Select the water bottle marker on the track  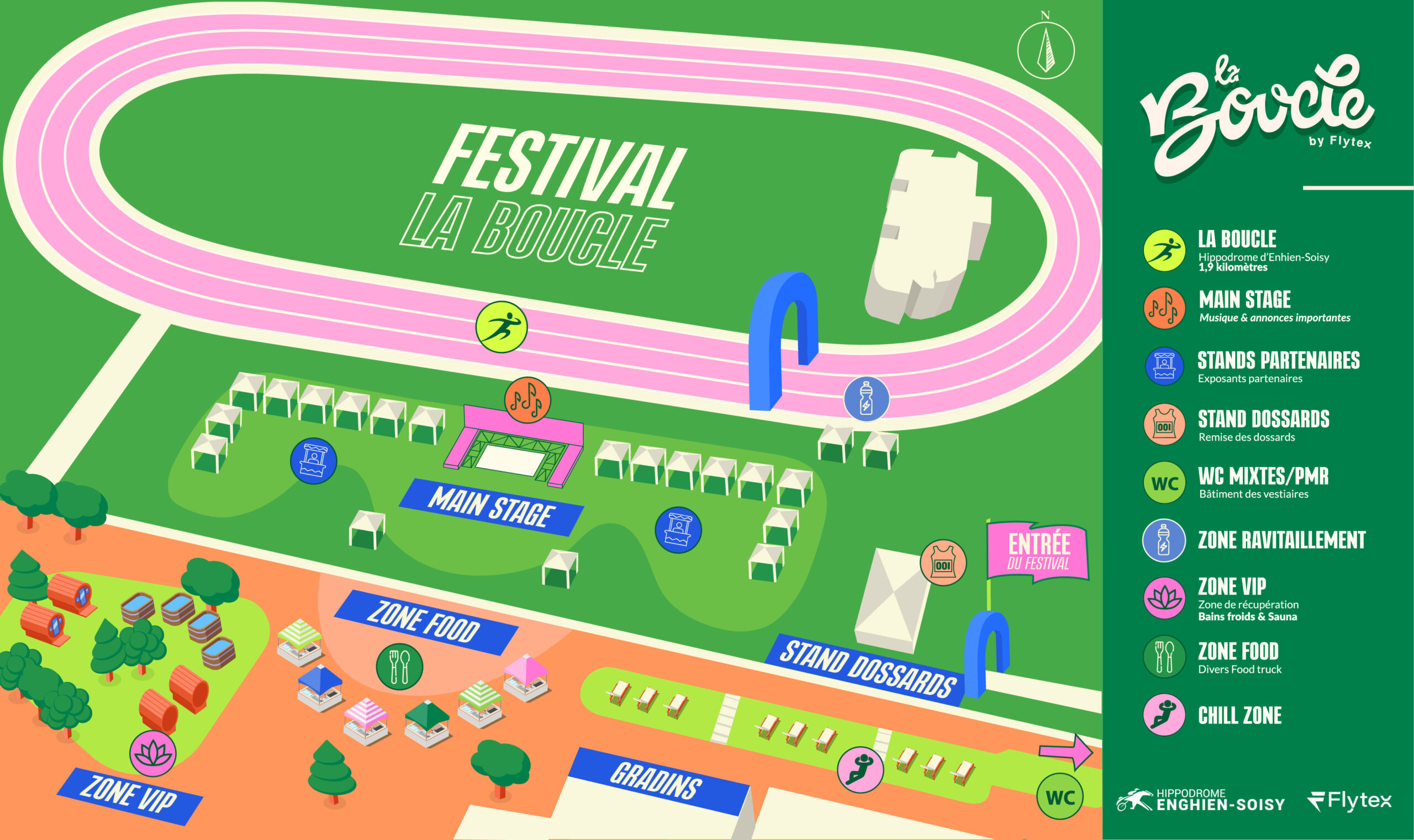point(866,399)
